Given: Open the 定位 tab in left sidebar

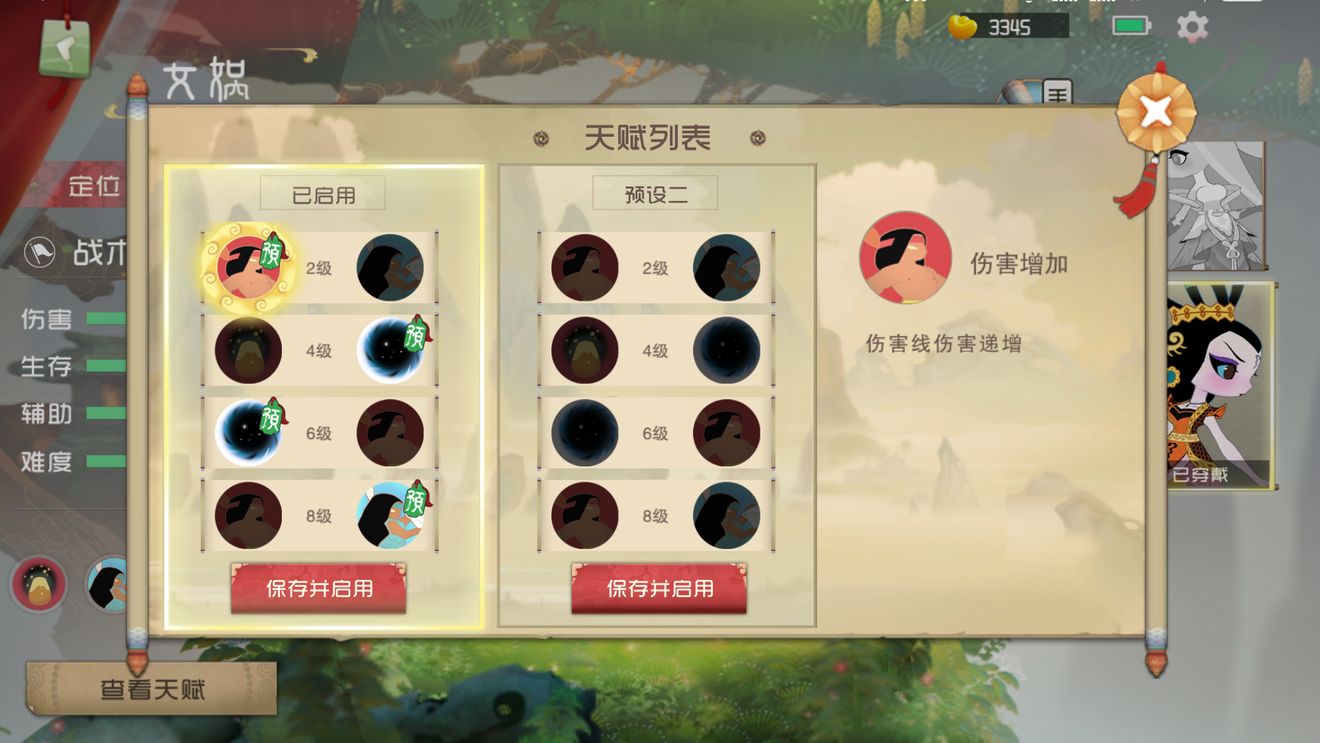Looking at the screenshot, I should click(96, 186).
